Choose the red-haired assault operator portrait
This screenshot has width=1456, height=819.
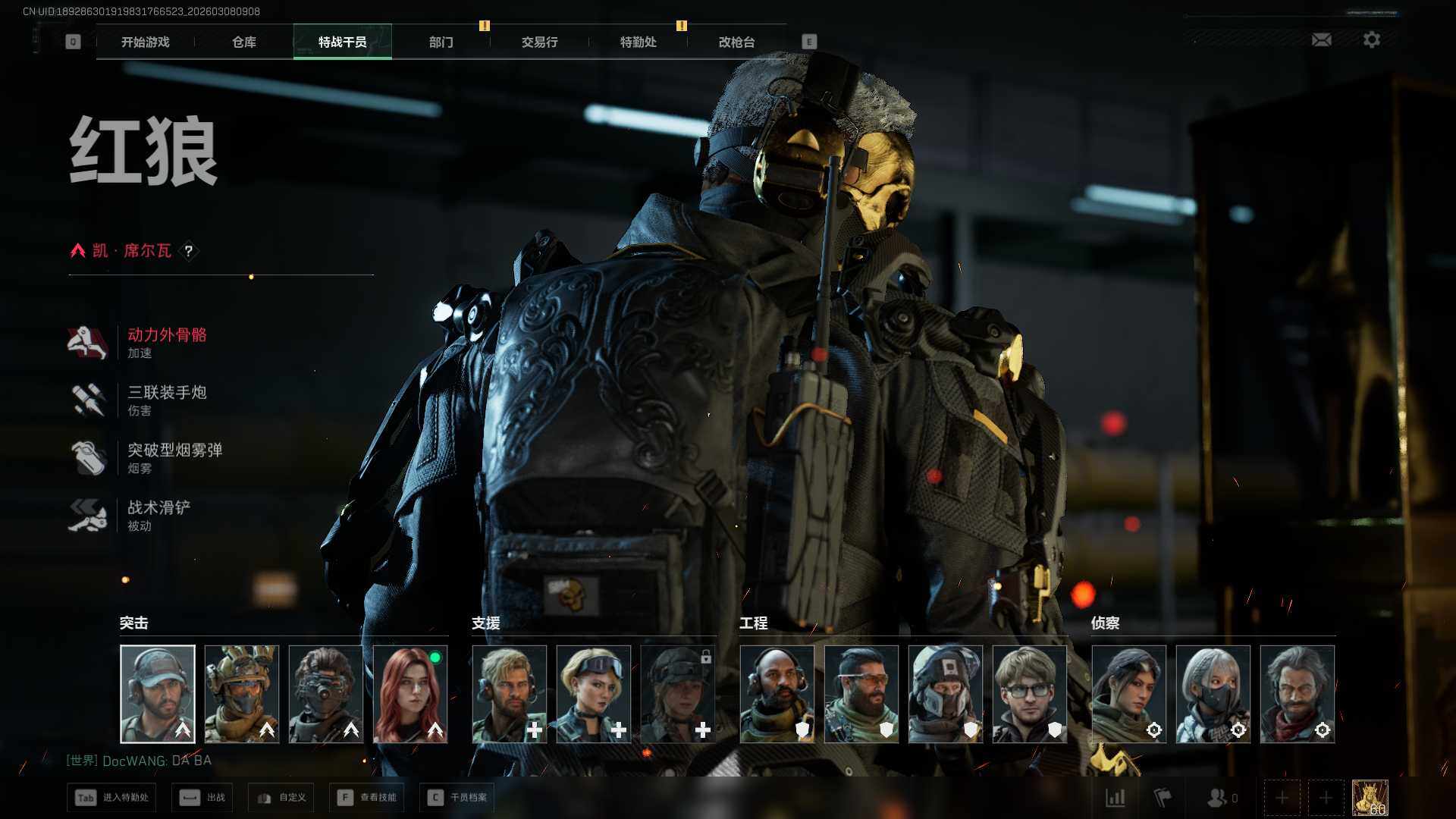[410, 694]
